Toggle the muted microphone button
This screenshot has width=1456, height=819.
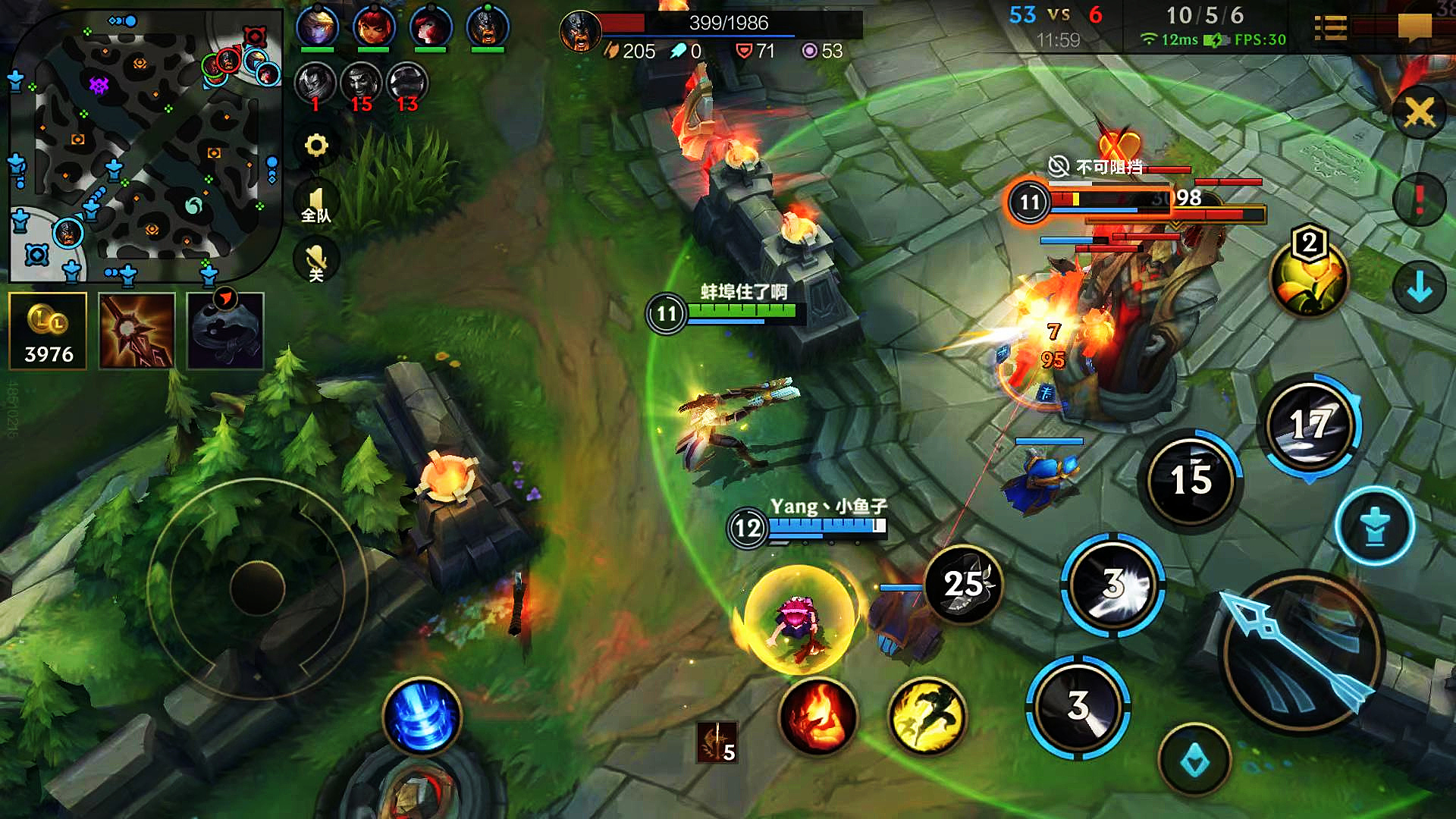click(x=316, y=262)
